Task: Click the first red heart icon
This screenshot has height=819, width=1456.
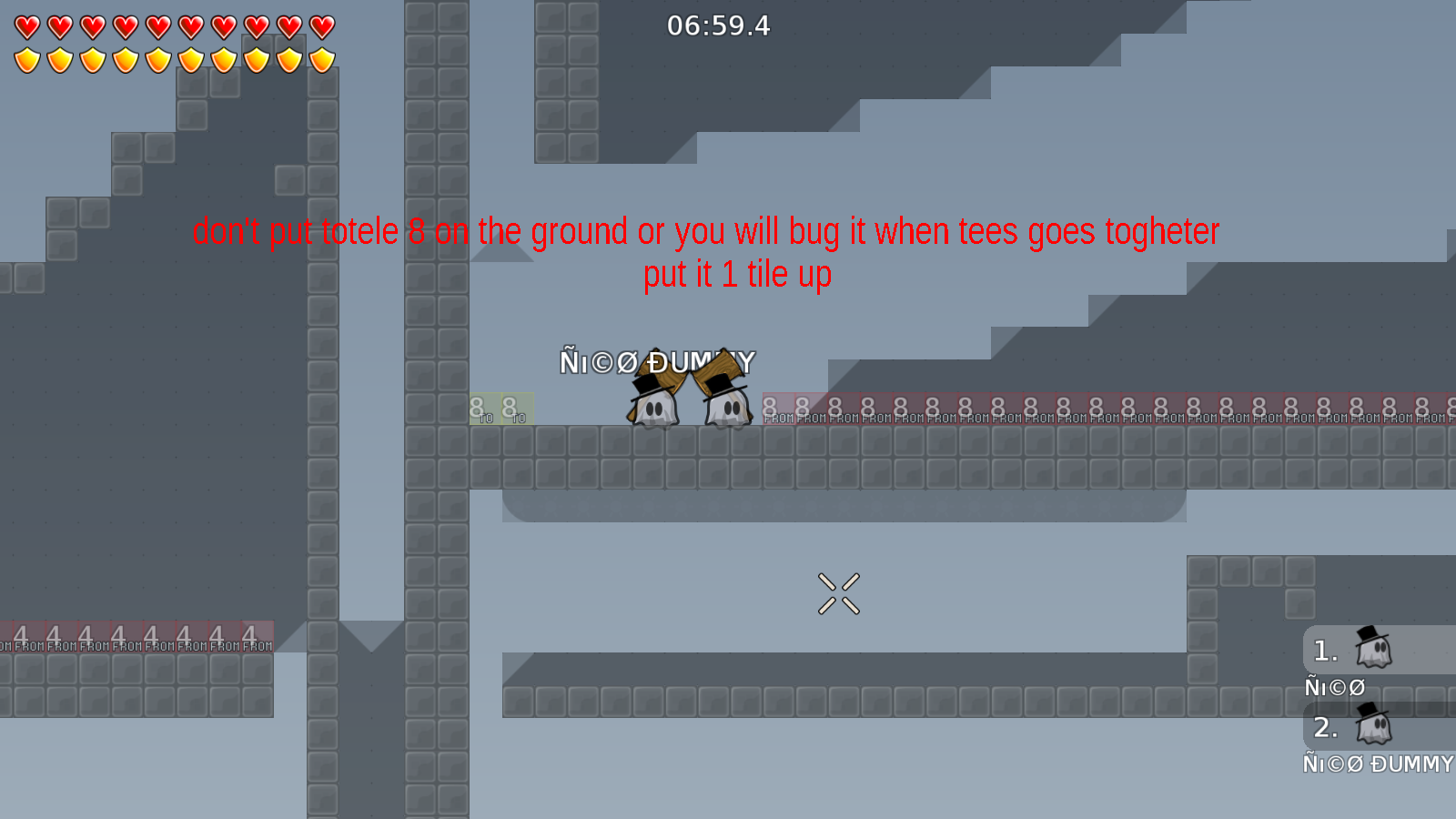Action: click(27, 25)
